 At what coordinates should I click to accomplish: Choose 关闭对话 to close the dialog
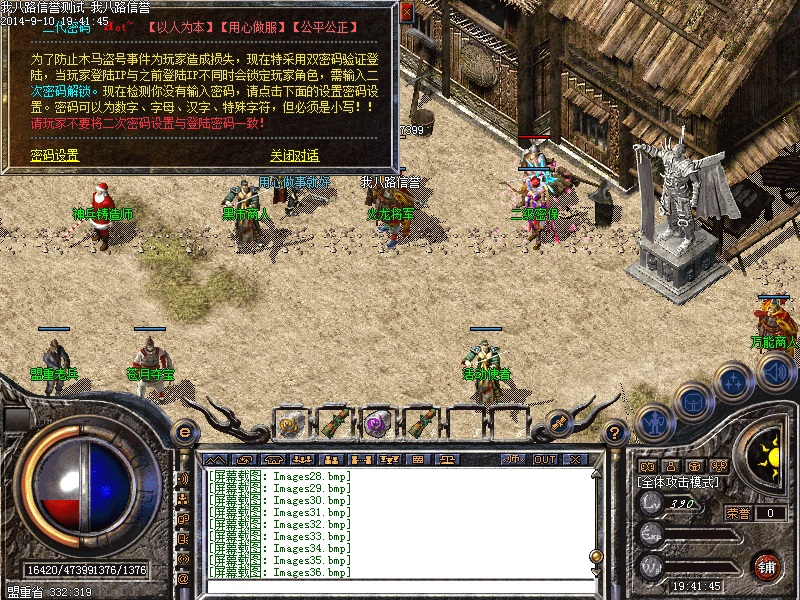pyautogui.click(x=294, y=155)
